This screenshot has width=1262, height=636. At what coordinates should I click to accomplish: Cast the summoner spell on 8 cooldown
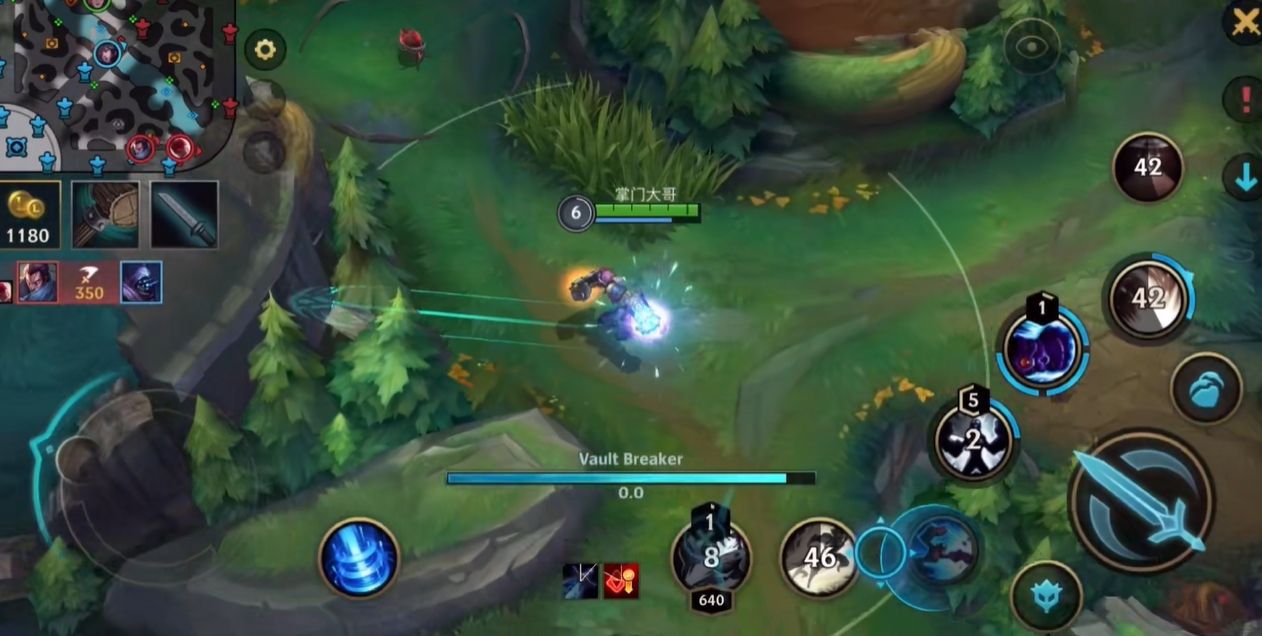pos(711,557)
